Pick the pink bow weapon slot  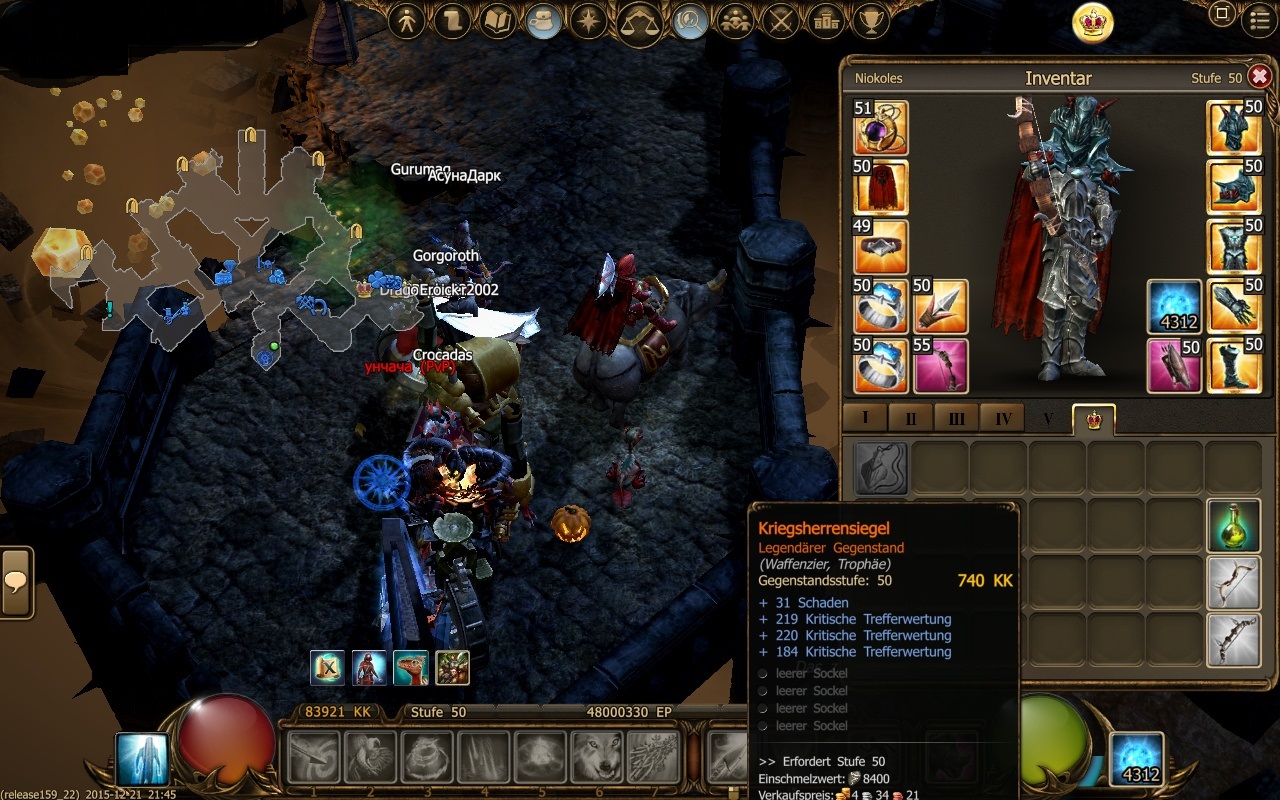click(x=940, y=366)
